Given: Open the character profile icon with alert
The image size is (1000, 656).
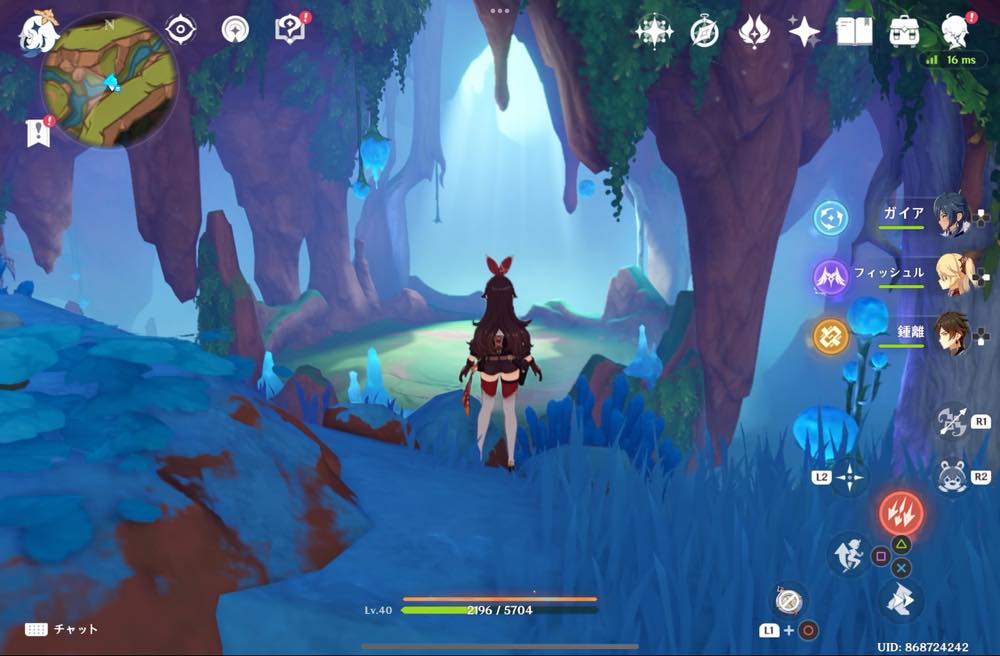Looking at the screenshot, I should pyautogui.click(x=956, y=32).
